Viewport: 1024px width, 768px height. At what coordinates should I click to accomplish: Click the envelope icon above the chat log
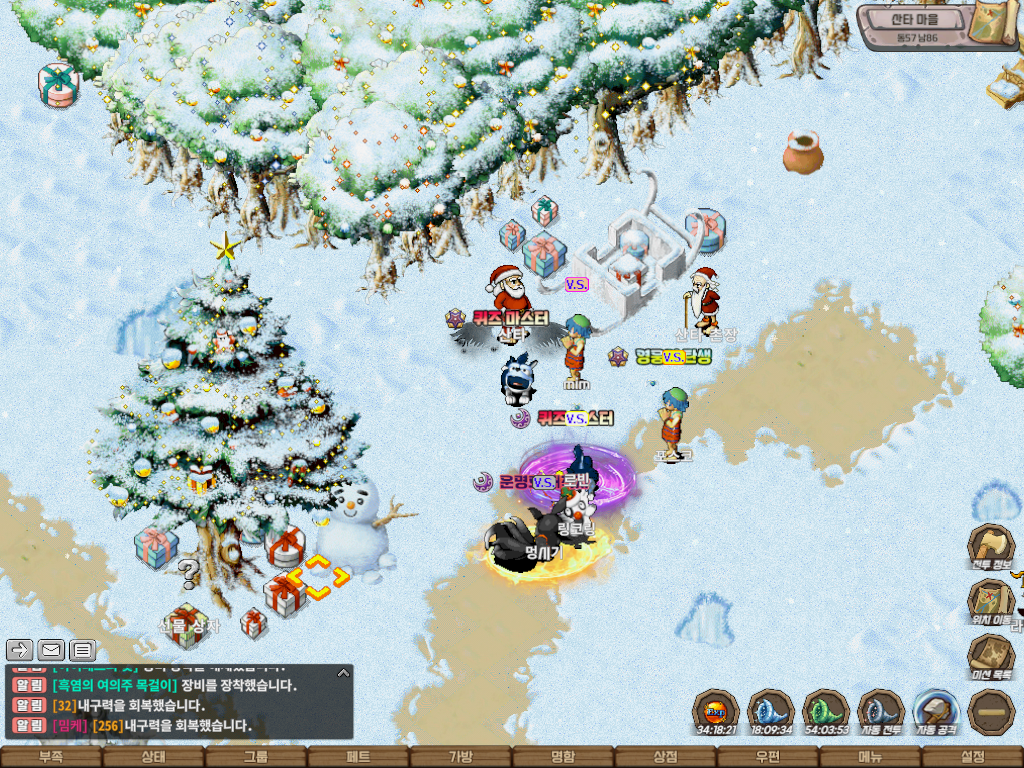(51, 650)
